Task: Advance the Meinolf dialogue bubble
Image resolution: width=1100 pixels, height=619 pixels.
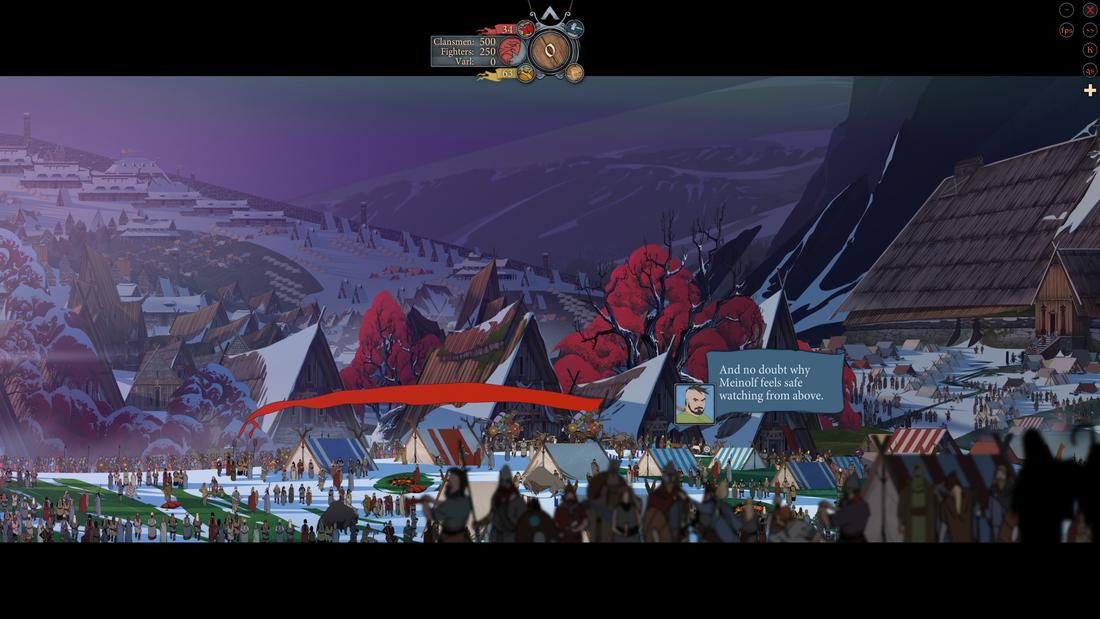Action: [x=773, y=383]
